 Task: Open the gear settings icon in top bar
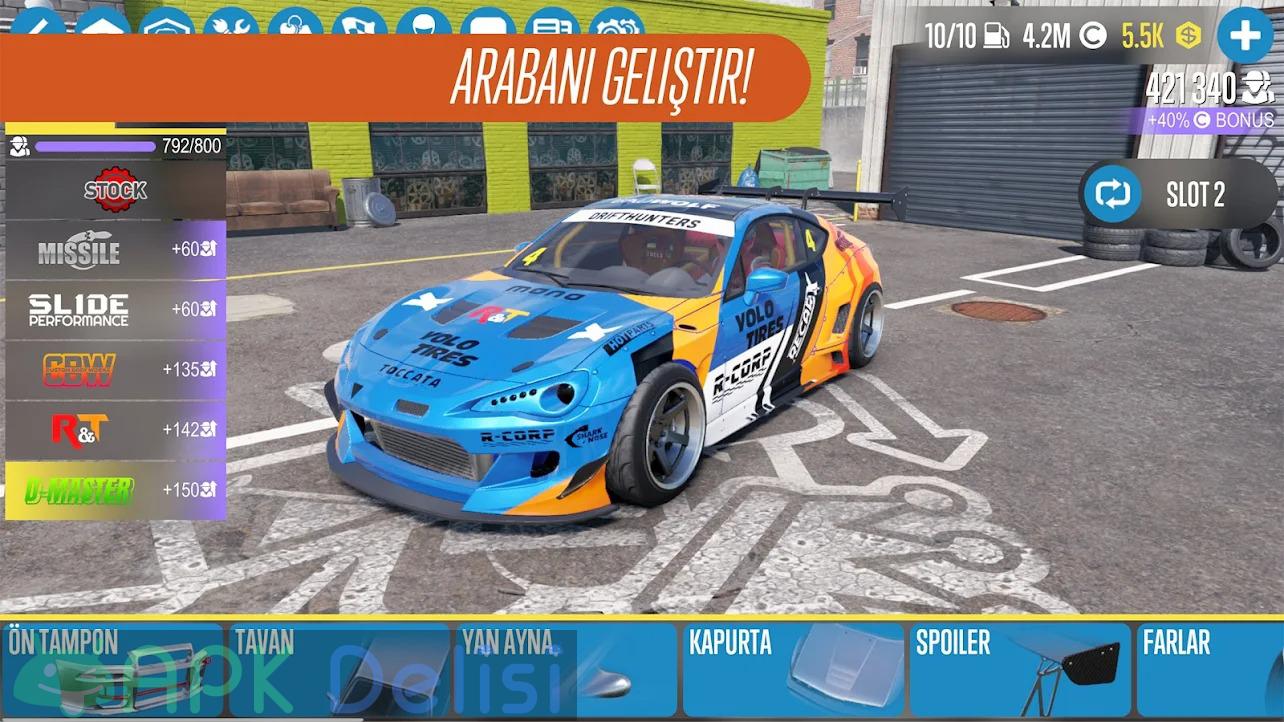616,24
